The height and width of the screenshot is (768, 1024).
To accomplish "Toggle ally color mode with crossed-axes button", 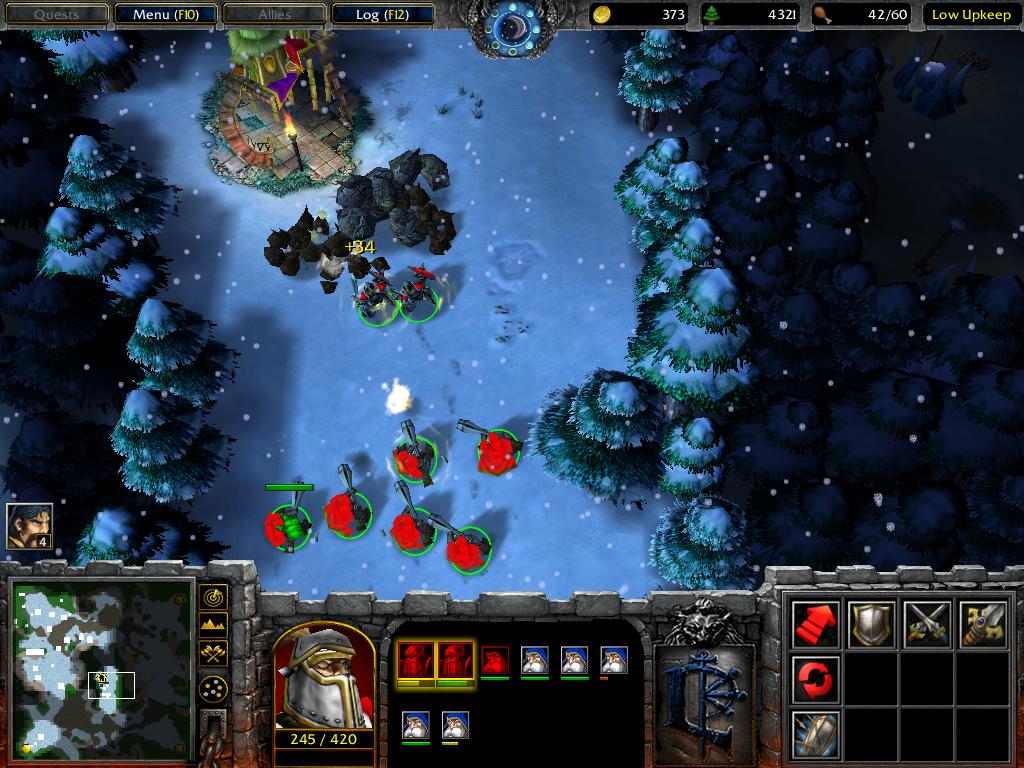I will point(213,653).
